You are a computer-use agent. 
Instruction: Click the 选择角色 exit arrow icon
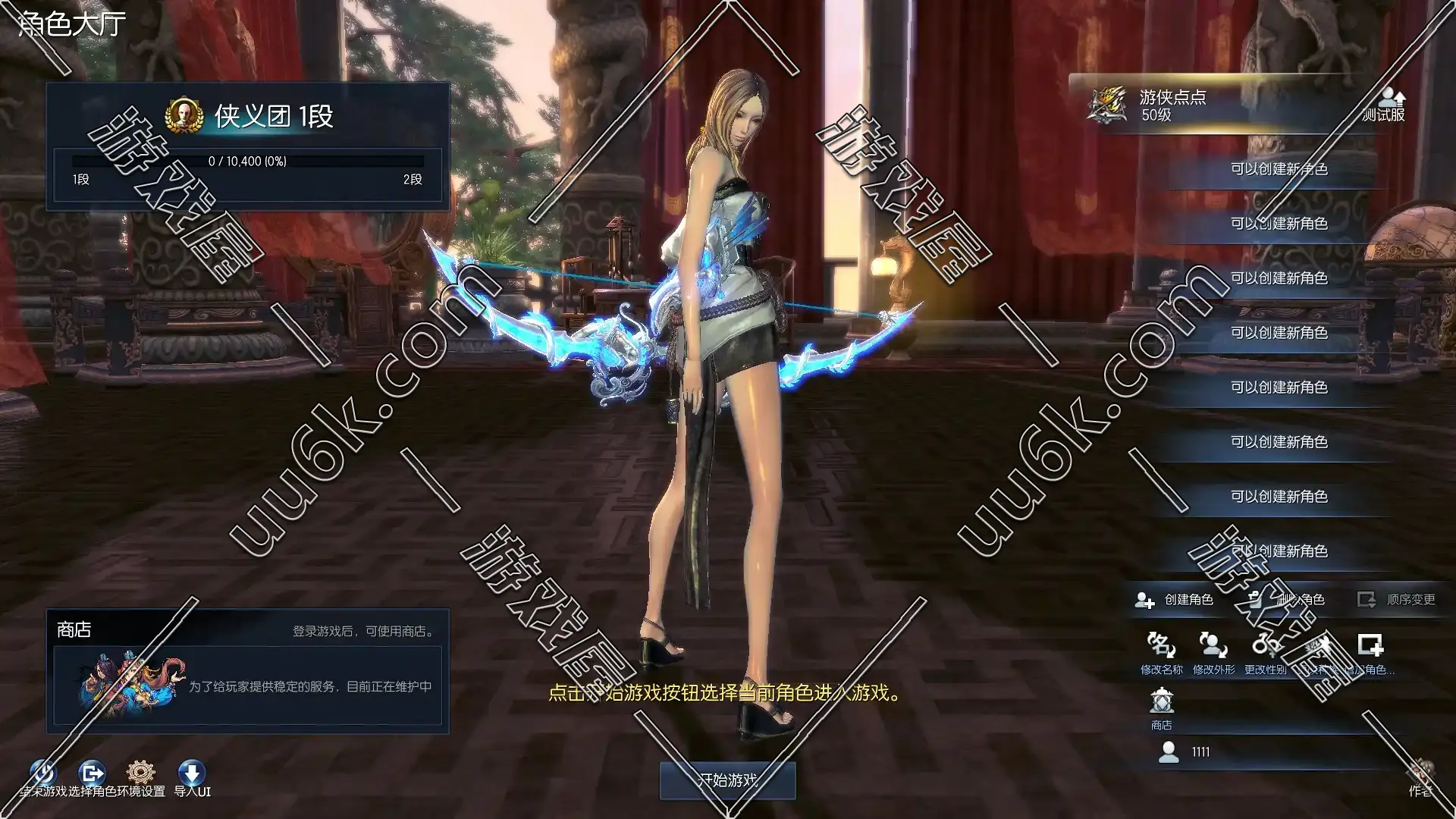(x=92, y=773)
